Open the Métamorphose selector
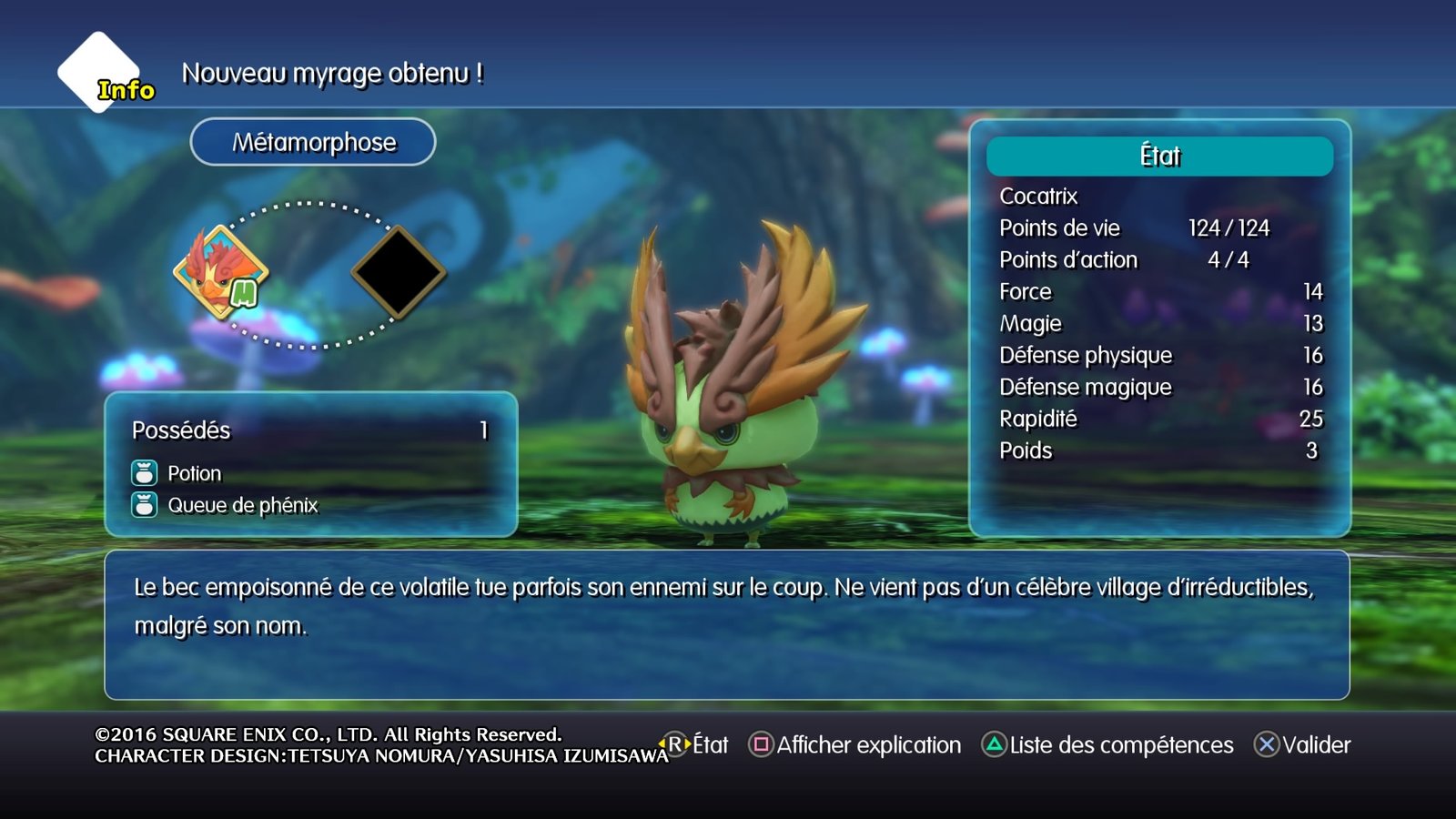The height and width of the screenshot is (819, 1456). pos(313,142)
